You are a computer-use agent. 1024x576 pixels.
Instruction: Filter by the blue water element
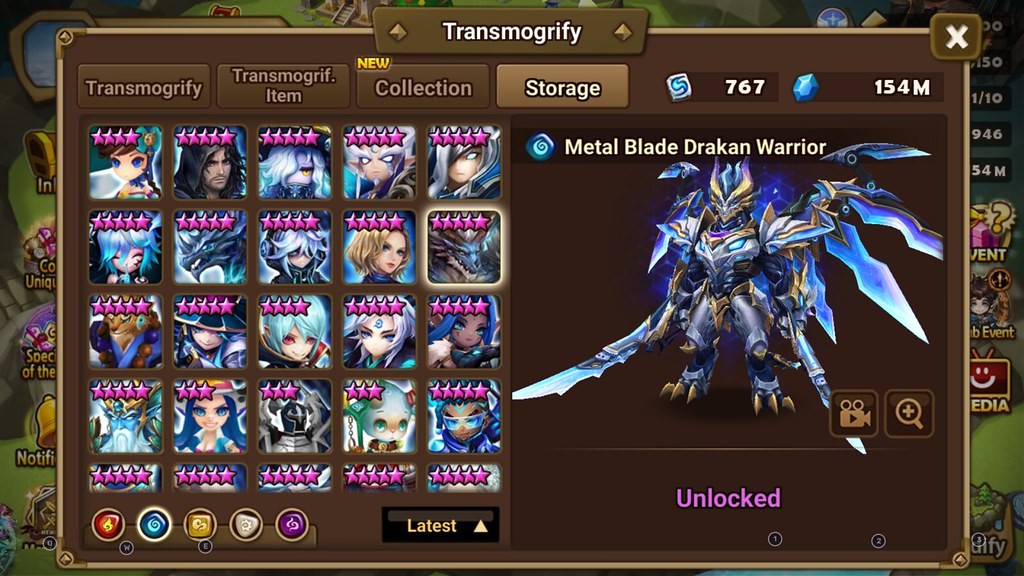(153, 525)
